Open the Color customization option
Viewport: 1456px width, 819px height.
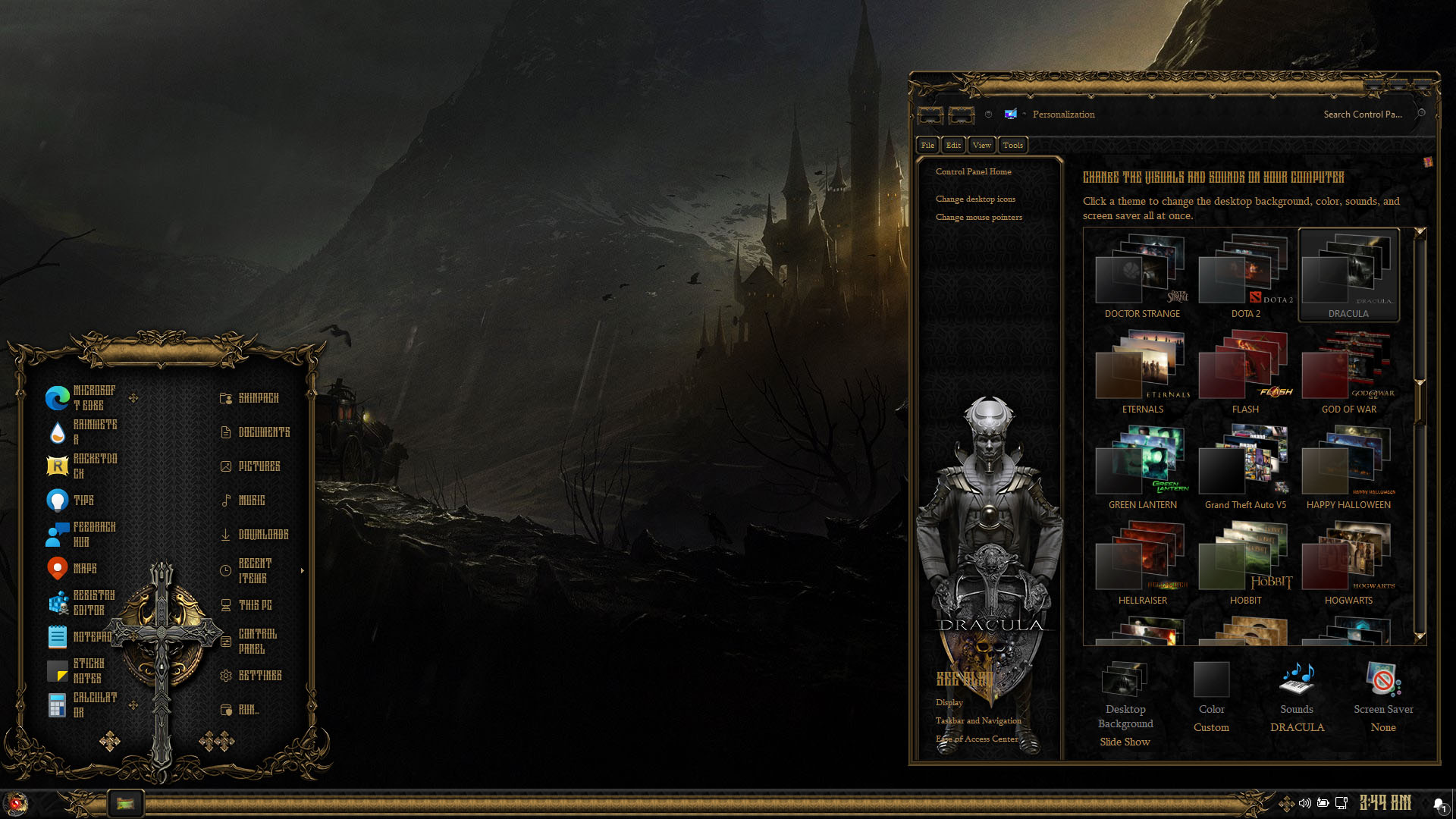(x=1211, y=698)
